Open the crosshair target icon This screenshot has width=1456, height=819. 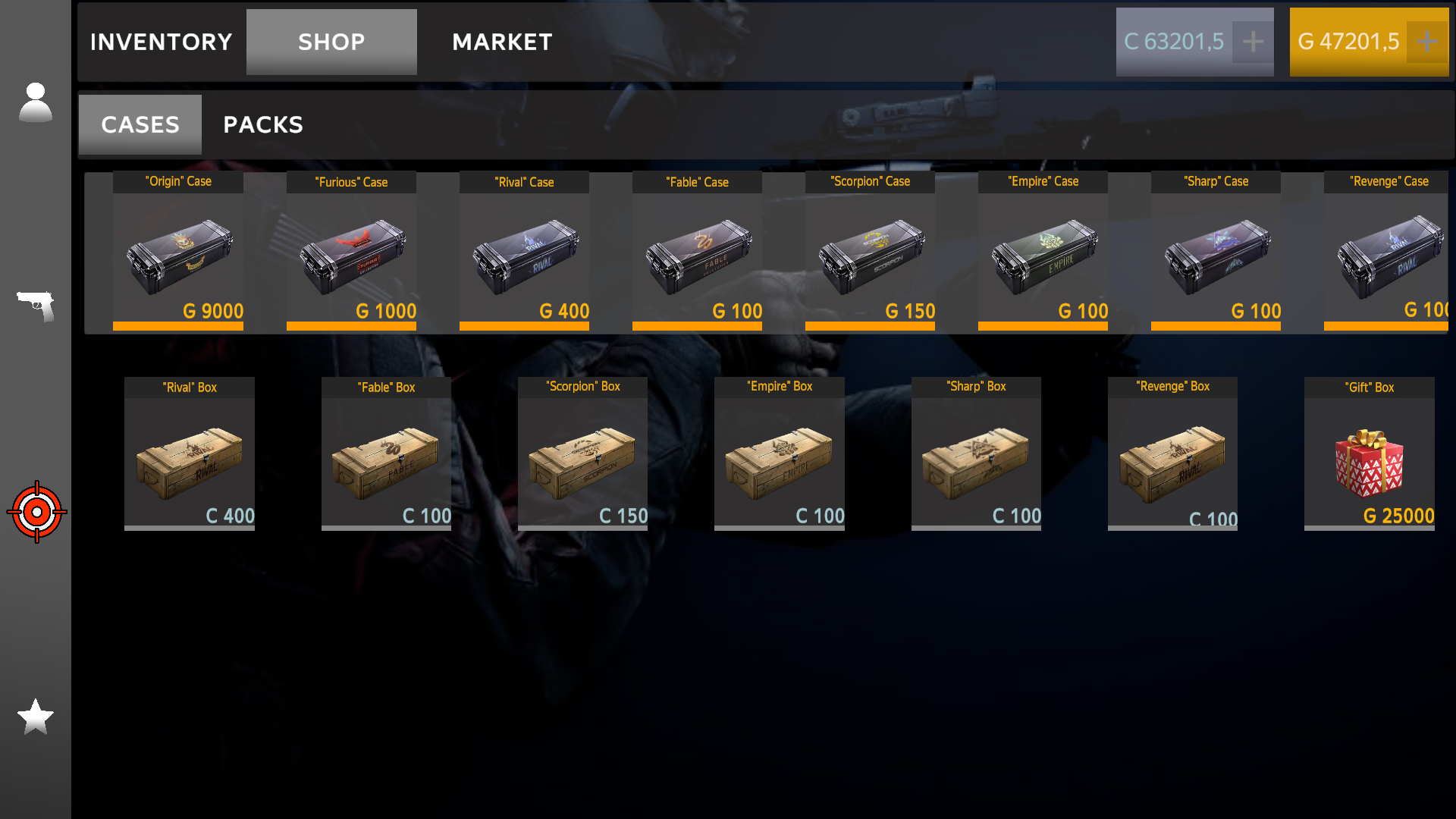(x=36, y=512)
